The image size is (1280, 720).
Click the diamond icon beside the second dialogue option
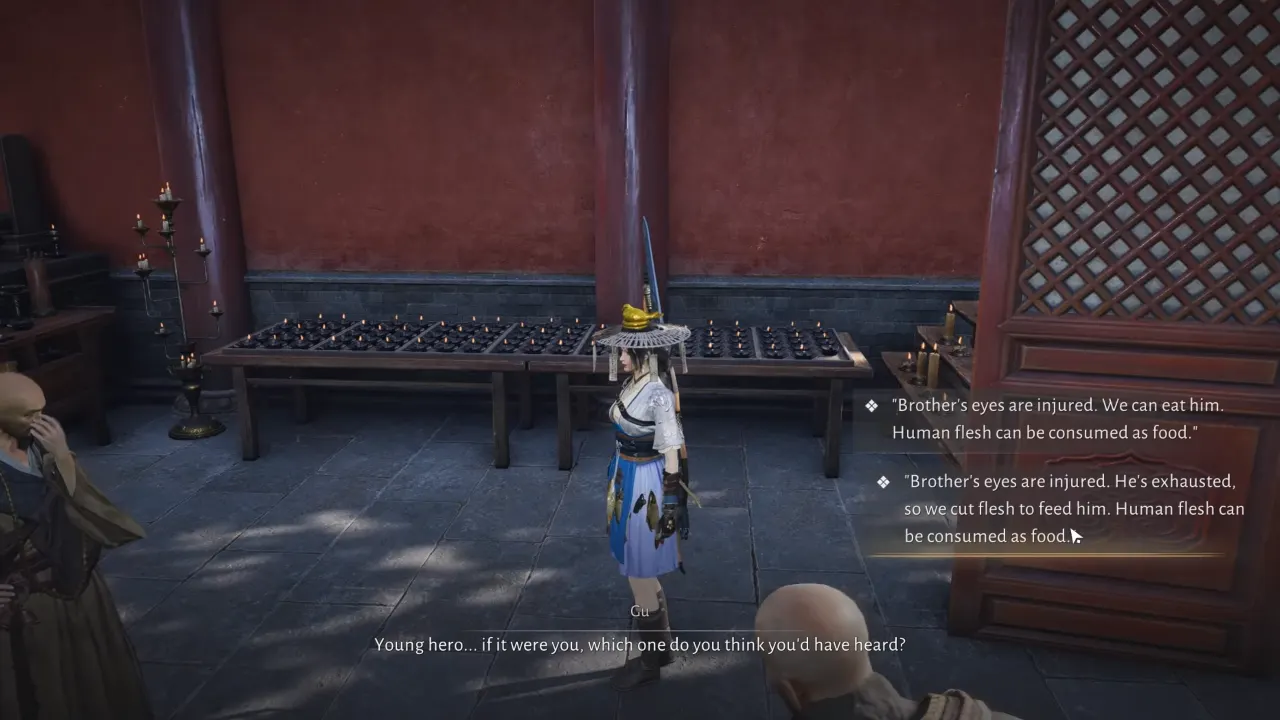click(883, 481)
